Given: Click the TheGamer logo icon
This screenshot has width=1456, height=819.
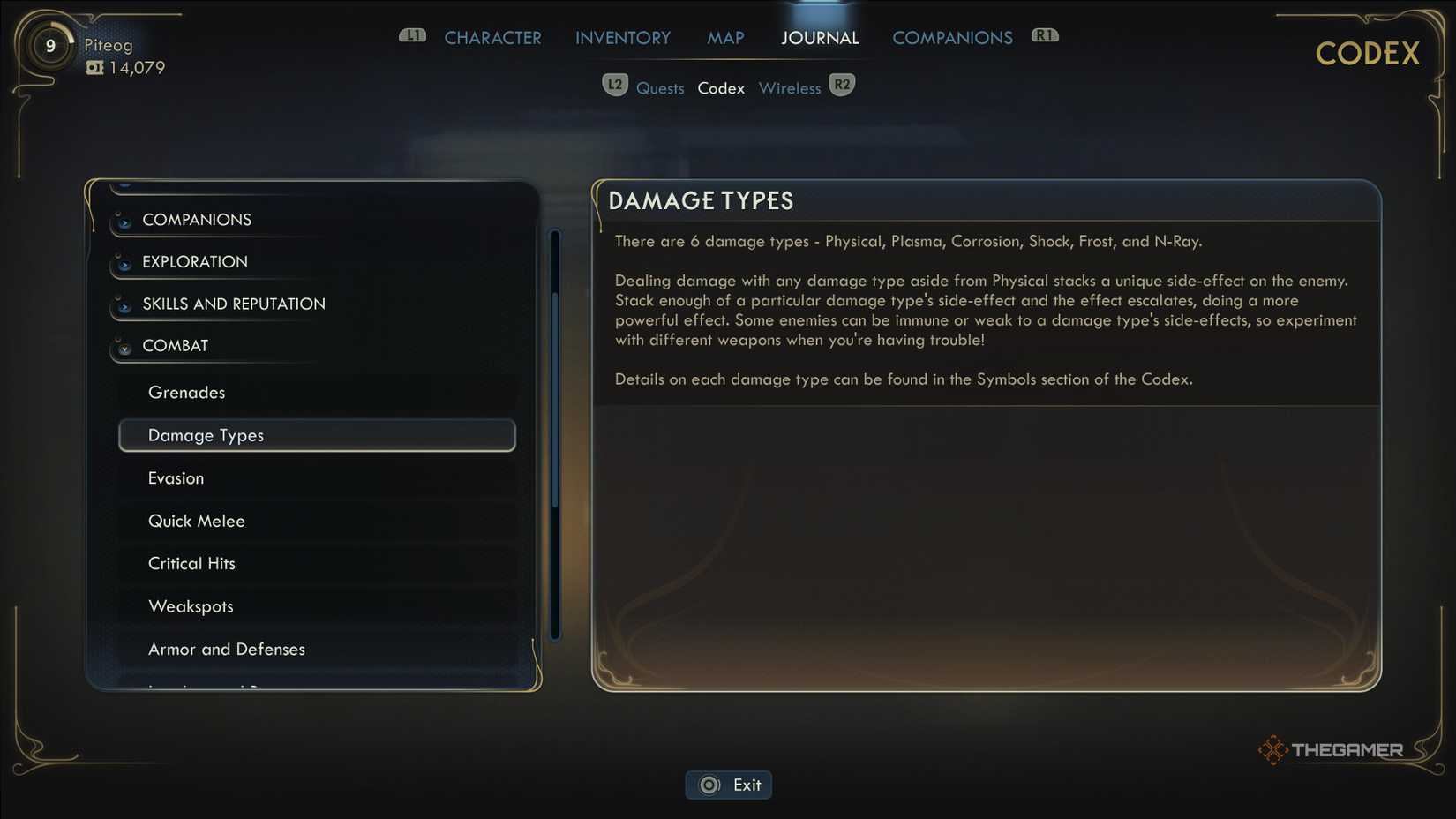Looking at the screenshot, I should click(x=1273, y=750).
